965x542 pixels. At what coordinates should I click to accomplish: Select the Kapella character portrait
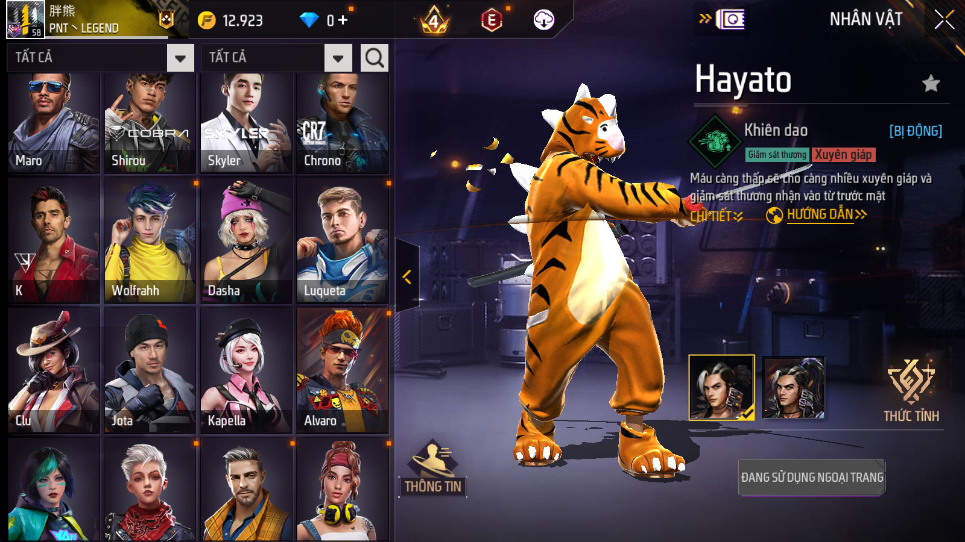click(246, 370)
